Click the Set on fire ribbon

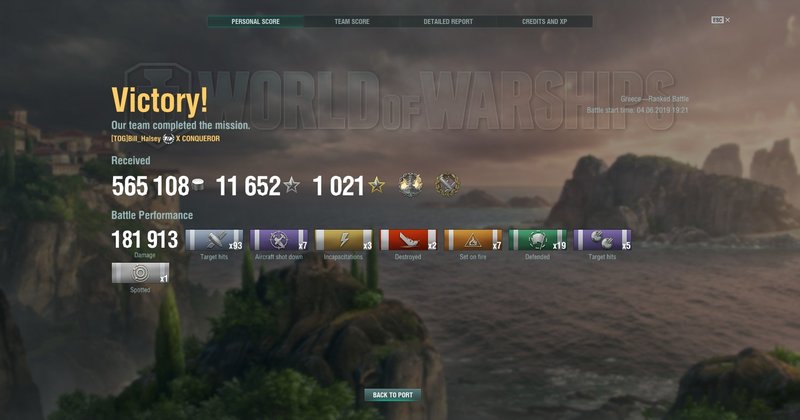[473, 240]
